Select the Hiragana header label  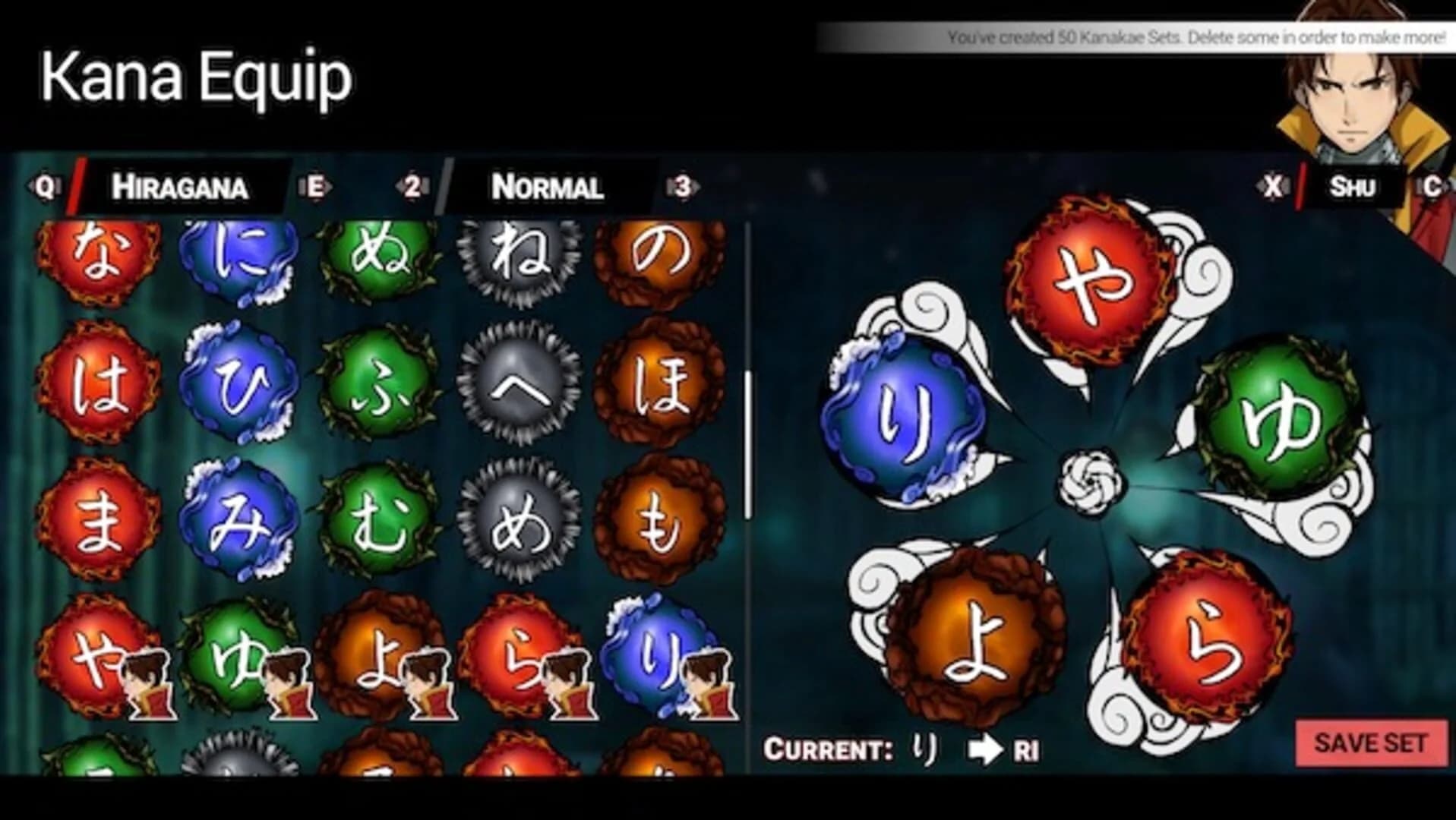click(178, 188)
